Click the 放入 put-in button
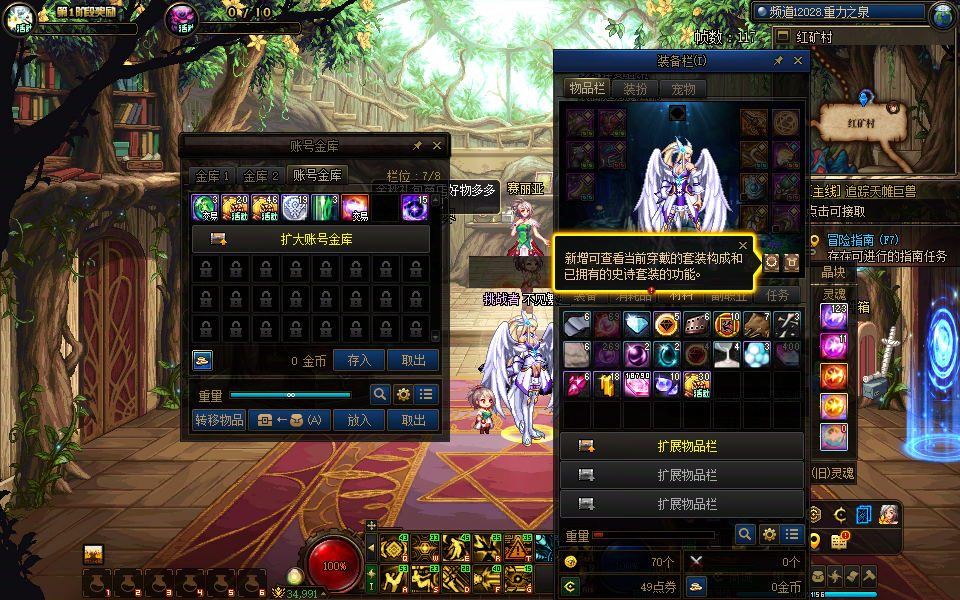The width and height of the screenshot is (960, 600). [x=359, y=420]
